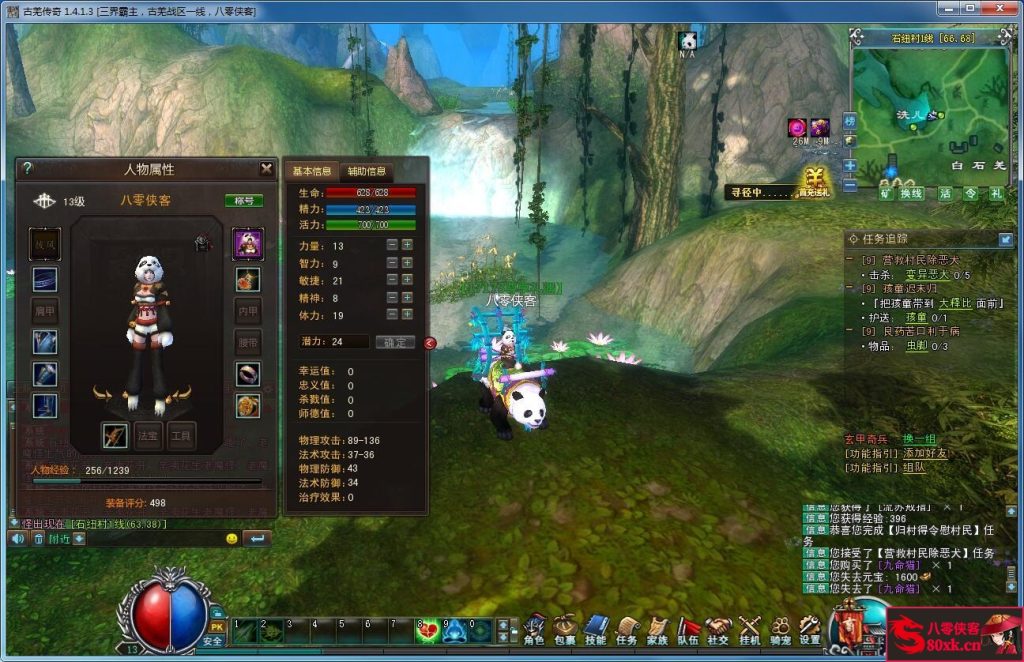1024x662 pixels.
Task: Open the 首充送礼 first-recharge gift icon
Action: [814, 183]
